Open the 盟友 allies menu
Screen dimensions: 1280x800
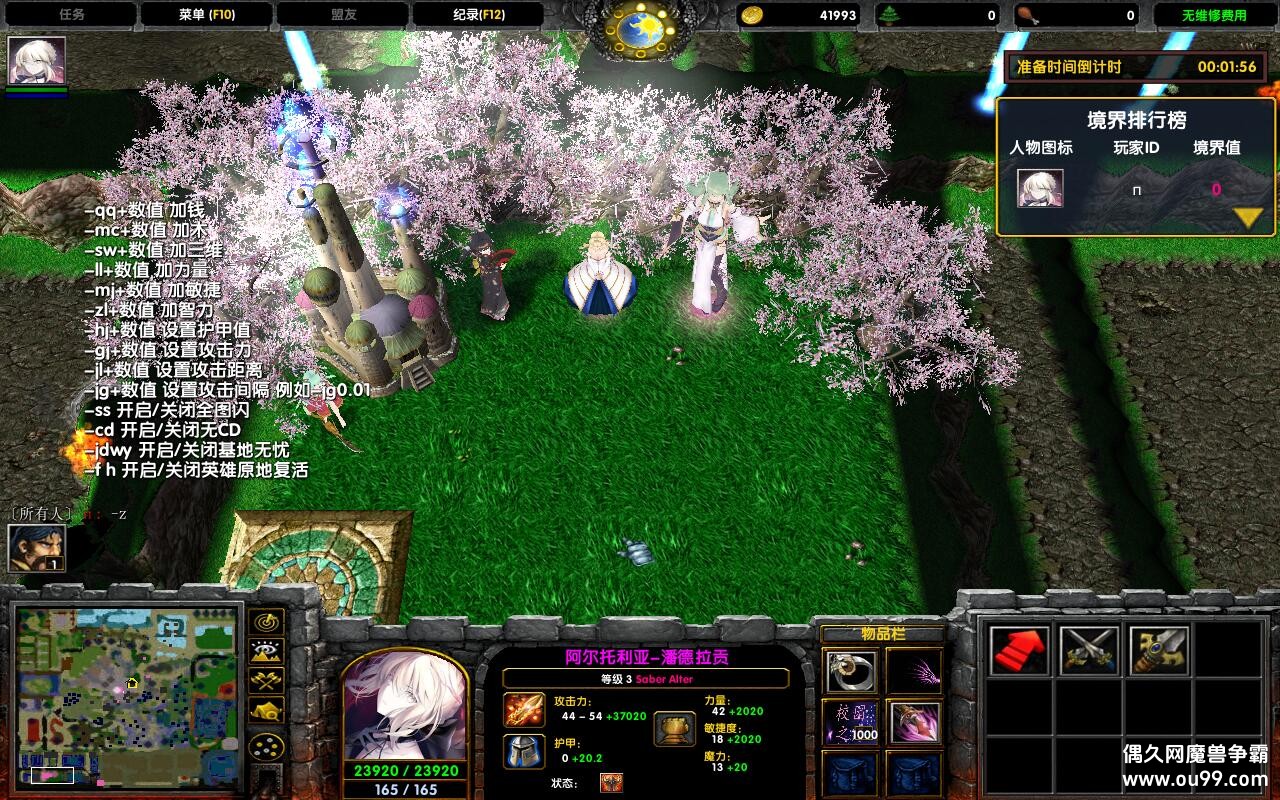pyautogui.click(x=342, y=15)
